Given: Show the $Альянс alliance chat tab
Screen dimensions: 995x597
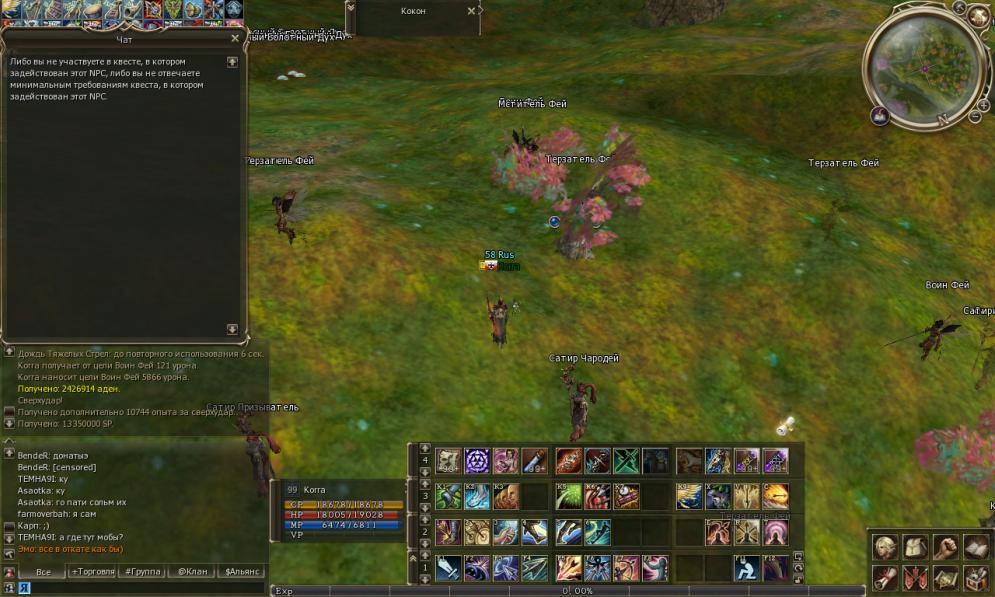Looking at the screenshot, I should (241, 572).
